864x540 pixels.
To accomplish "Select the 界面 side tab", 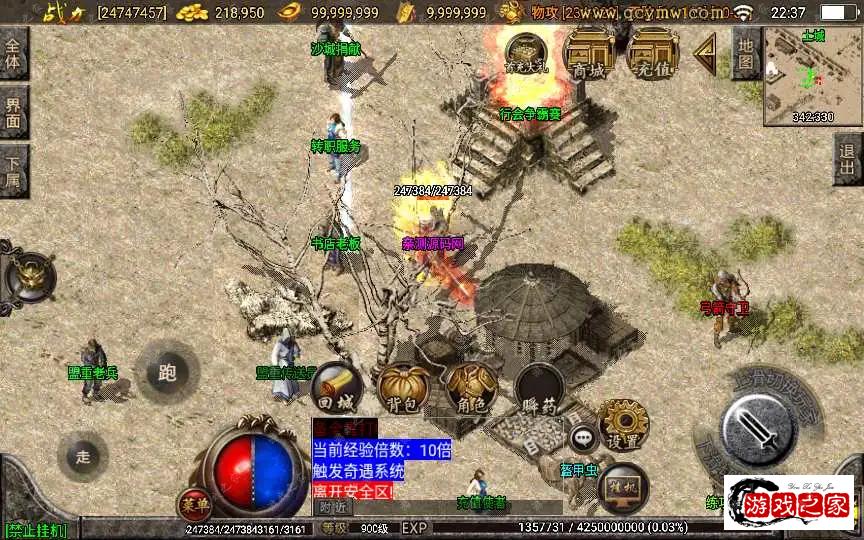I will tap(13, 112).
